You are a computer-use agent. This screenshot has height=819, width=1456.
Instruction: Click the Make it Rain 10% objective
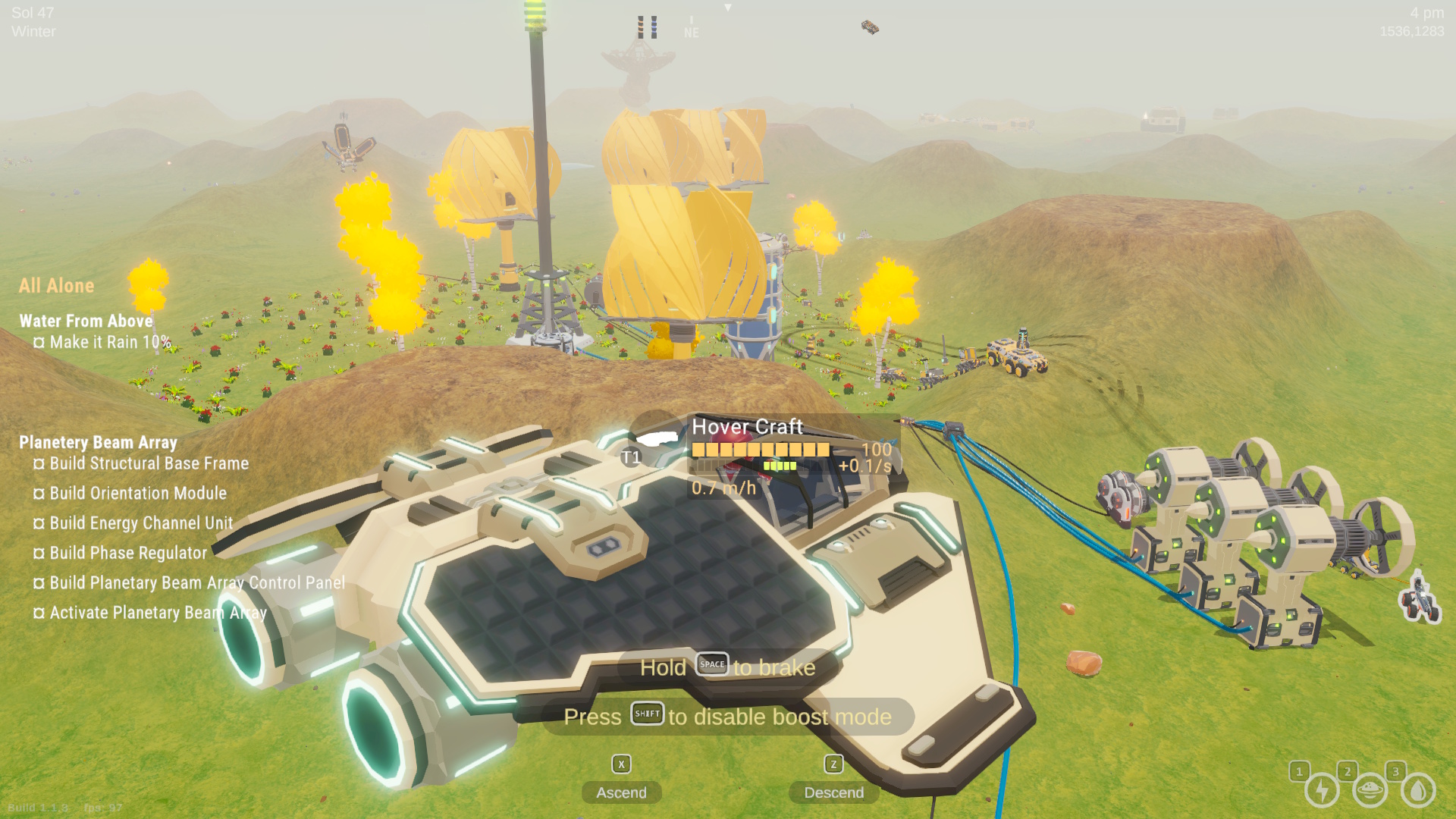click(x=110, y=342)
